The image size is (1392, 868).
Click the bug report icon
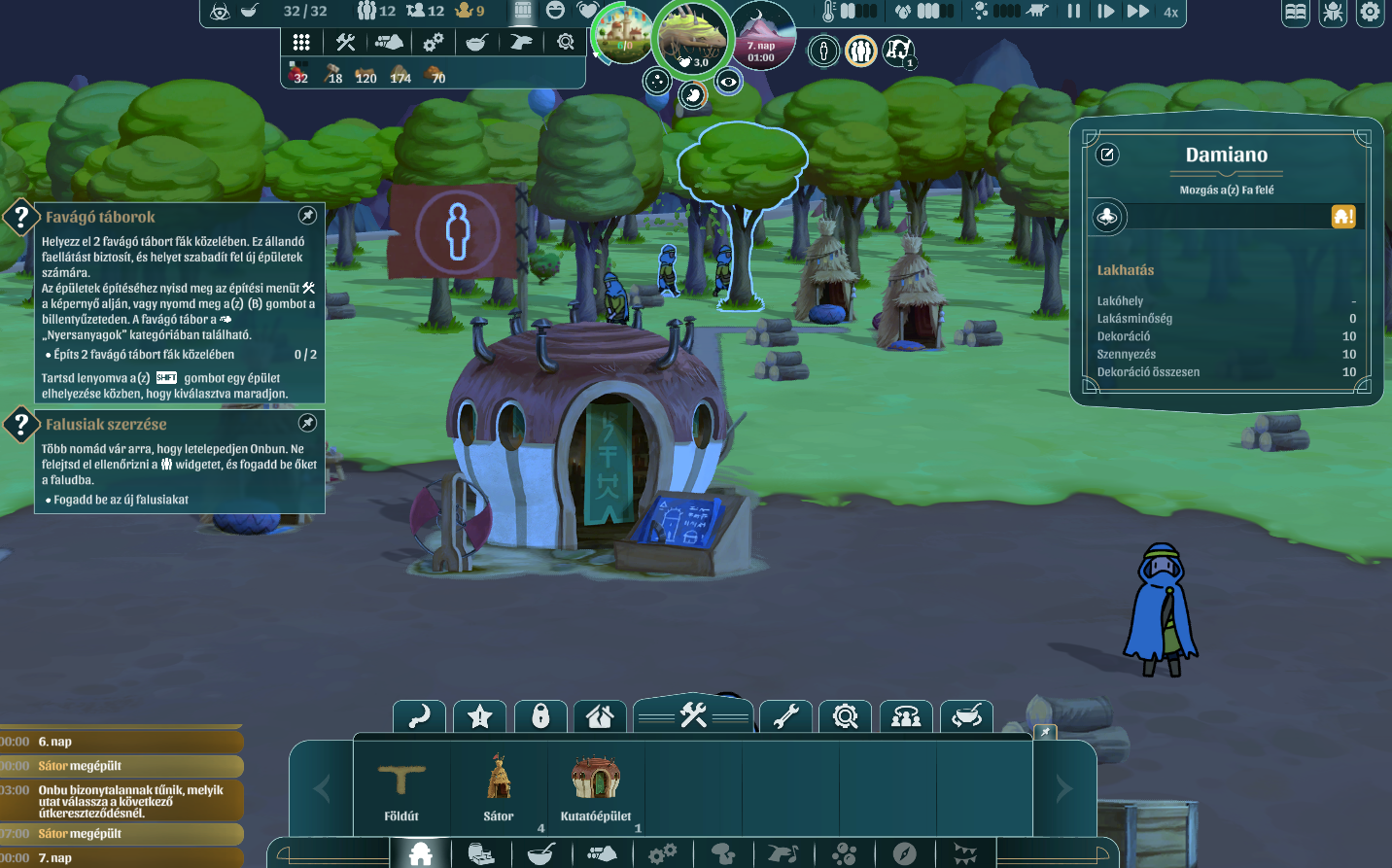pyautogui.click(x=1333, y=13)
